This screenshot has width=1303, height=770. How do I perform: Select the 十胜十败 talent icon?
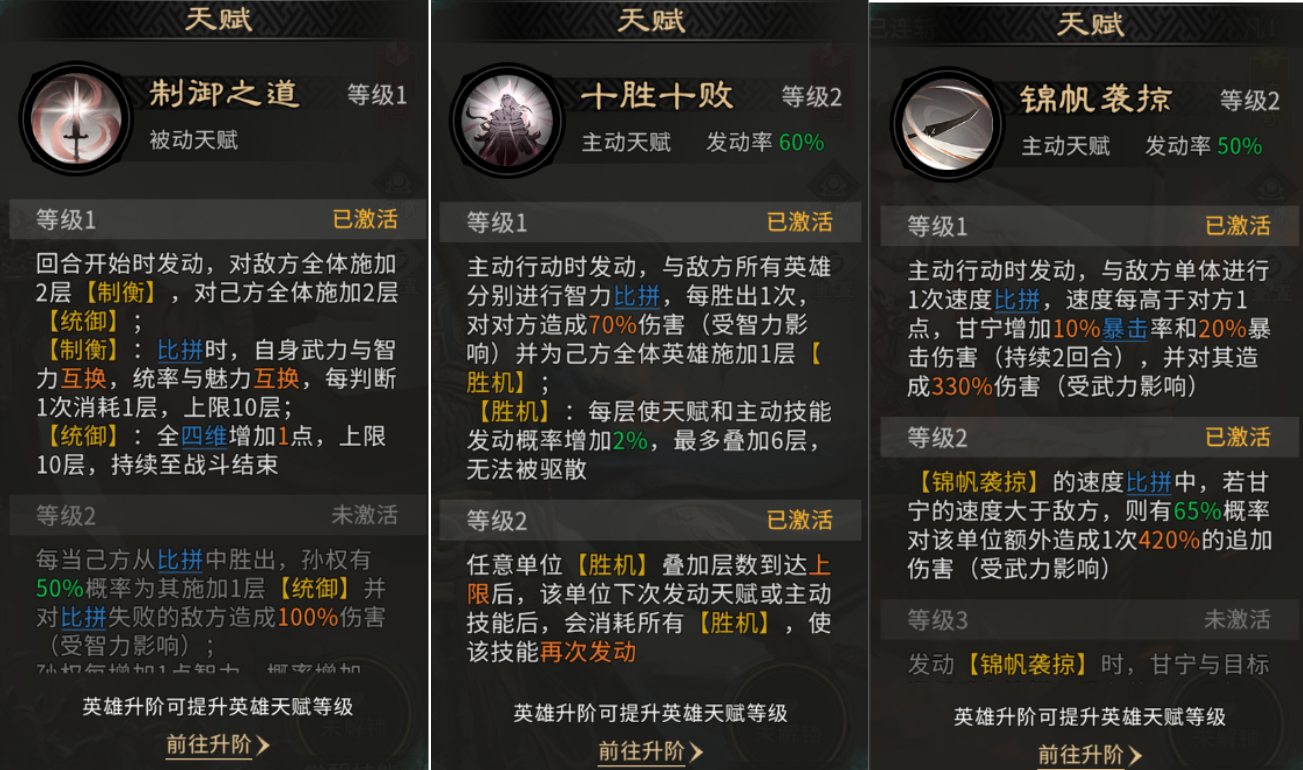tap(505, 117)
